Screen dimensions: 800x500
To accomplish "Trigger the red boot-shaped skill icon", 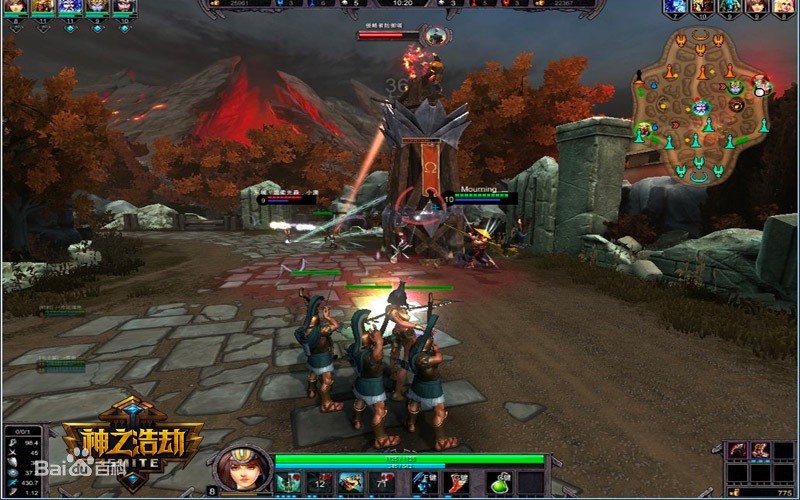I will [457, 483].
